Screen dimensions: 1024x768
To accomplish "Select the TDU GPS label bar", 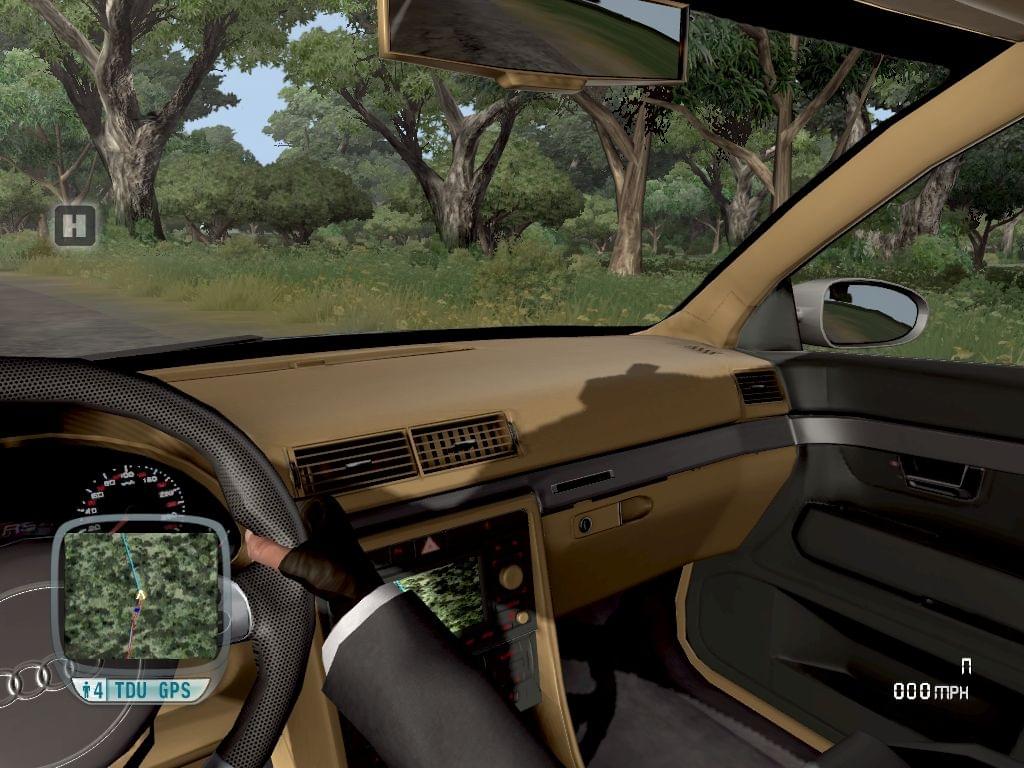I will tap(140, 690).
